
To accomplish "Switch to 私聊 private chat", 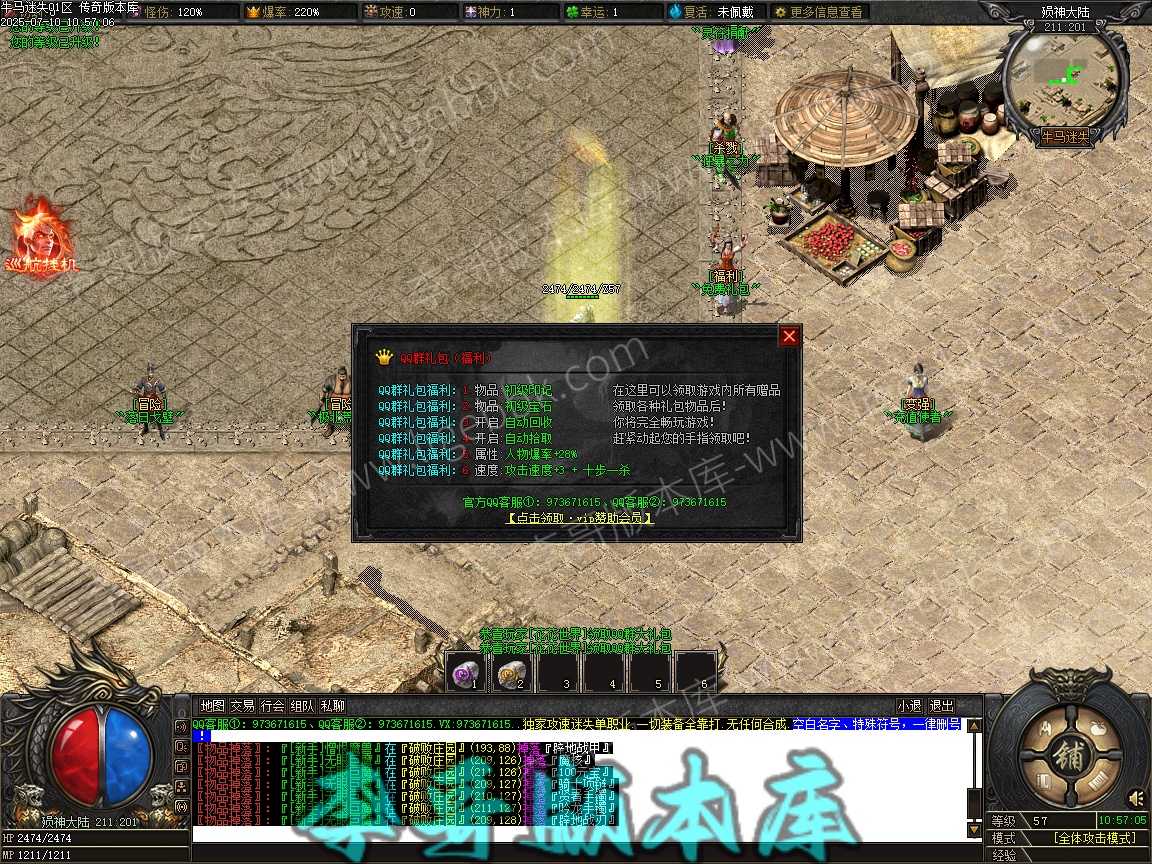I will [333, 706].
